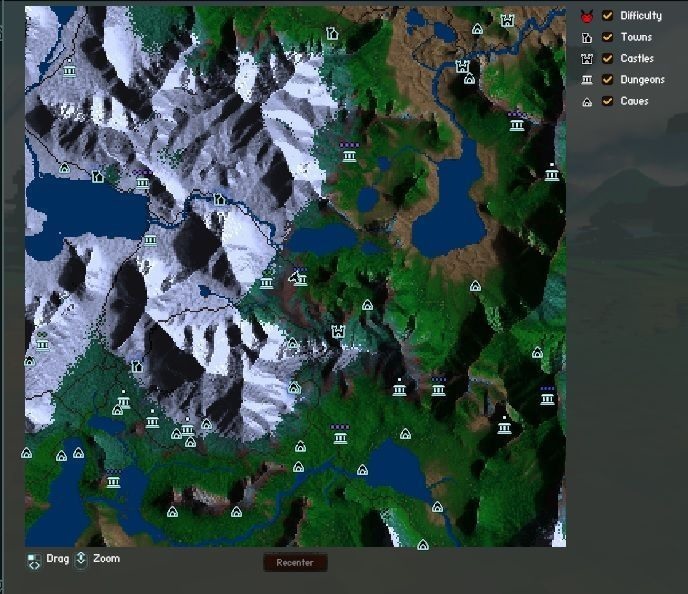Toggle the Castles map filter
Screen dimensions: 688x594
click(x=607, y=58)
